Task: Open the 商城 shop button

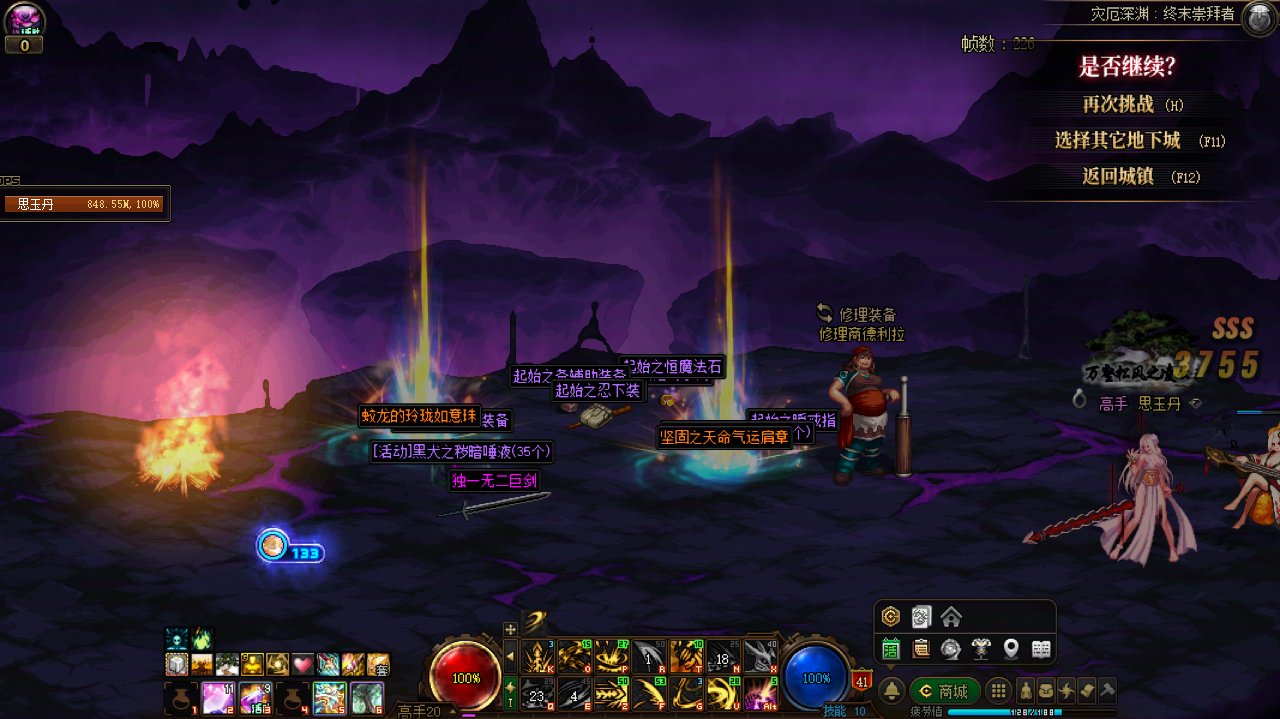Action: click(944, 691)
